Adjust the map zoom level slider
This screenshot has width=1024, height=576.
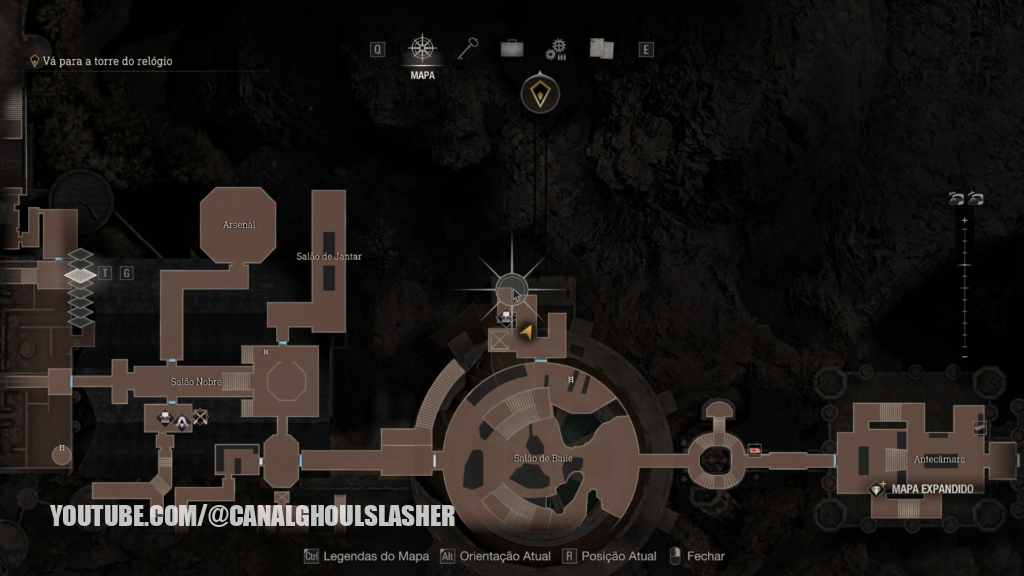[x=964, y=288]
